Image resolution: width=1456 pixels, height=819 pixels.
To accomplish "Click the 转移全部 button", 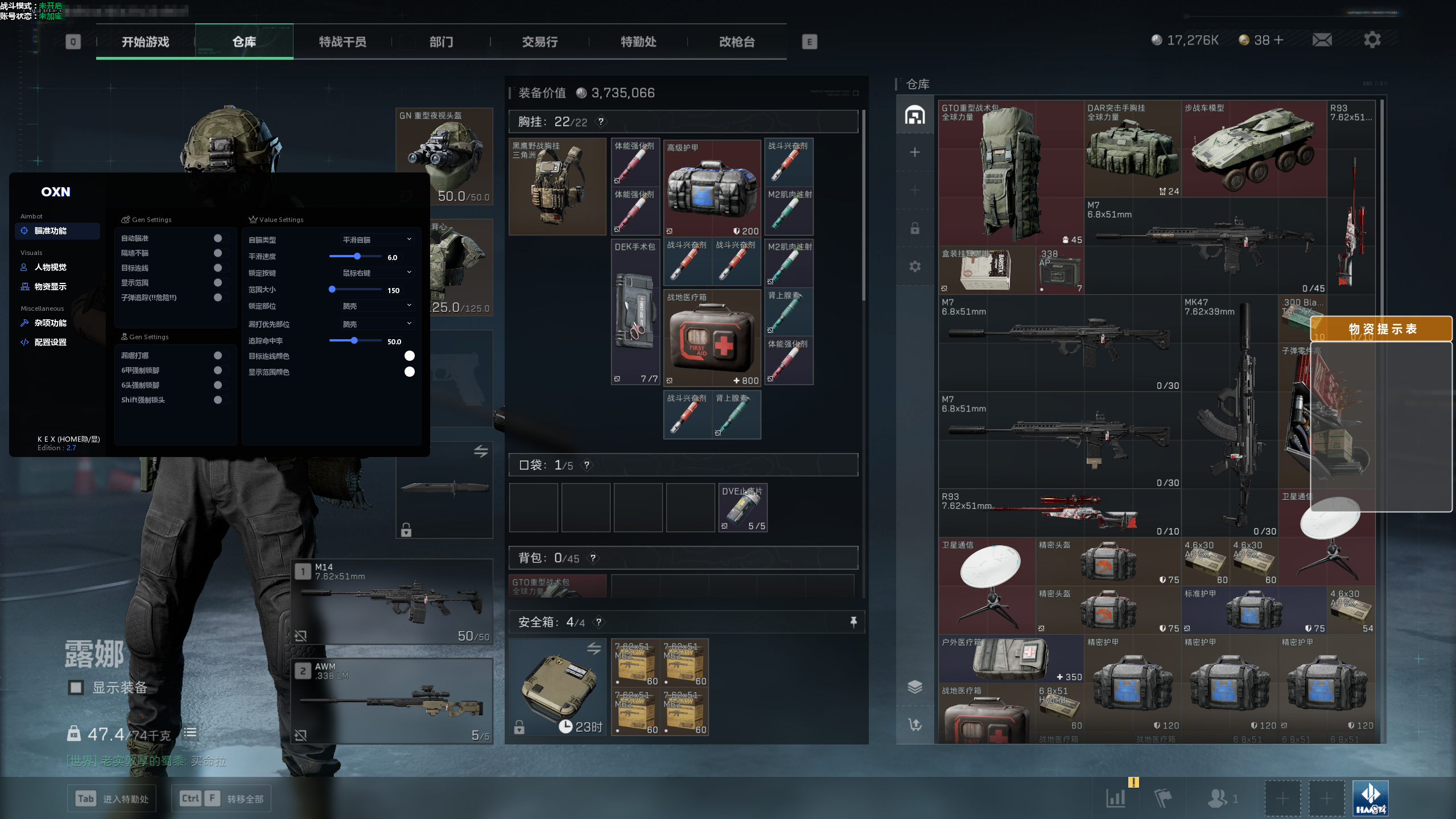I will coord(221,799).
